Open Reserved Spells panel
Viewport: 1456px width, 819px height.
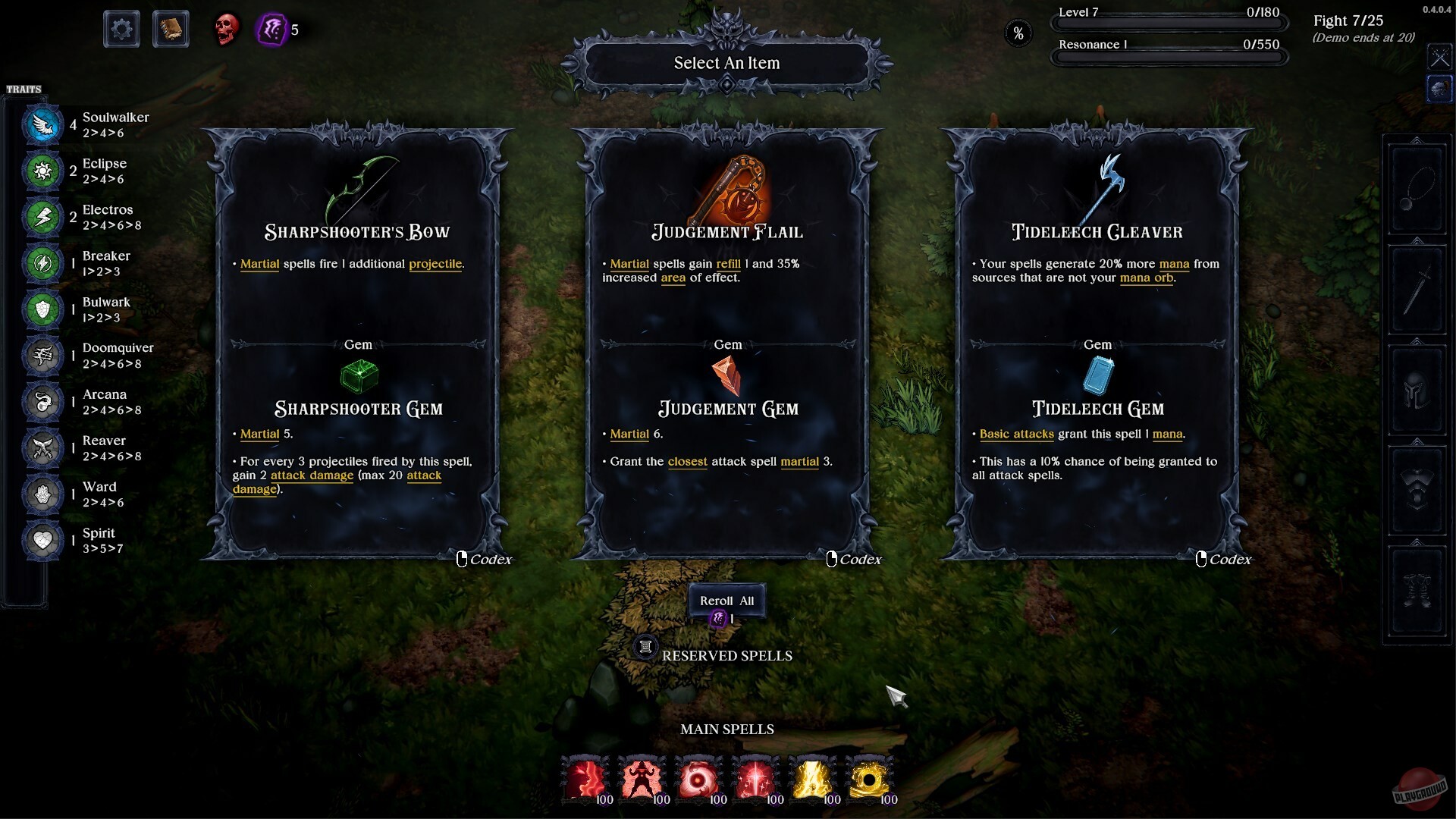click(645, 647)
